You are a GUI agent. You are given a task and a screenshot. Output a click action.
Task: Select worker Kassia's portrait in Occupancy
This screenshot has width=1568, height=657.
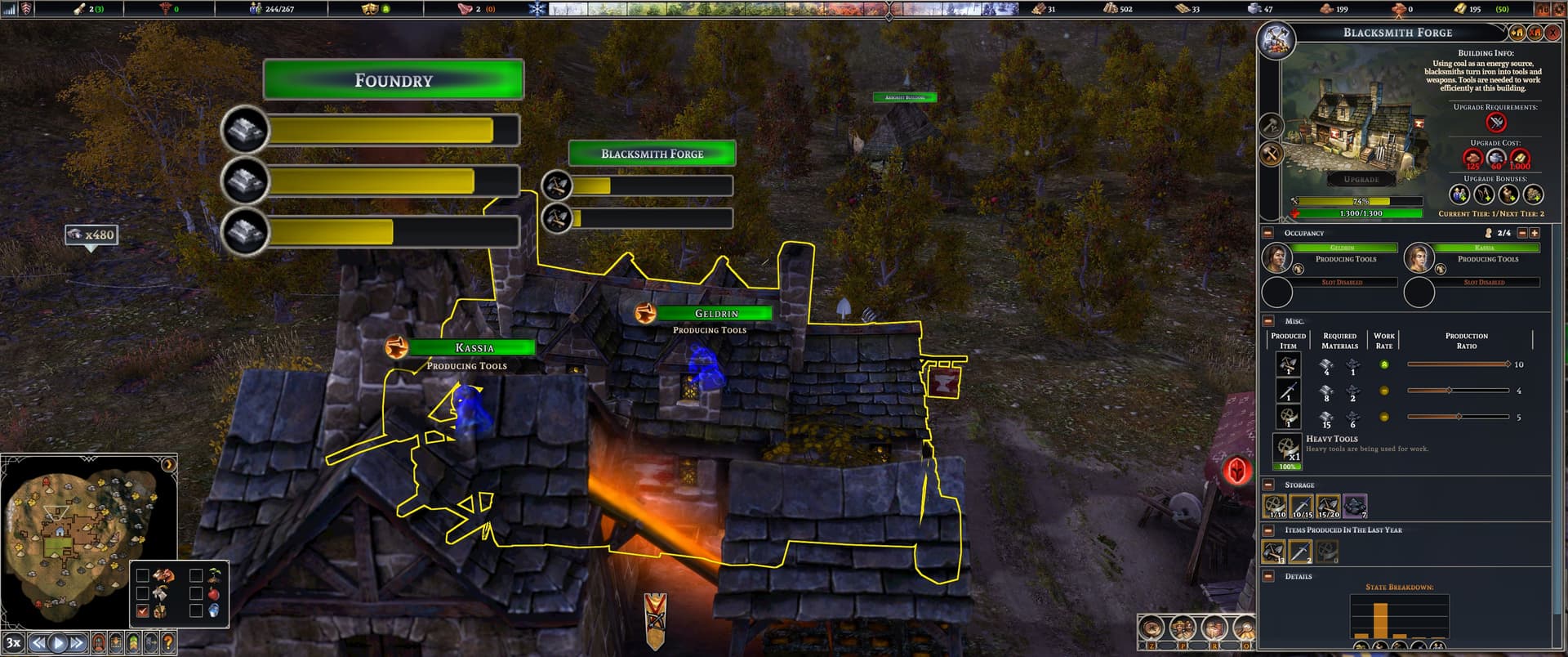1419,258
